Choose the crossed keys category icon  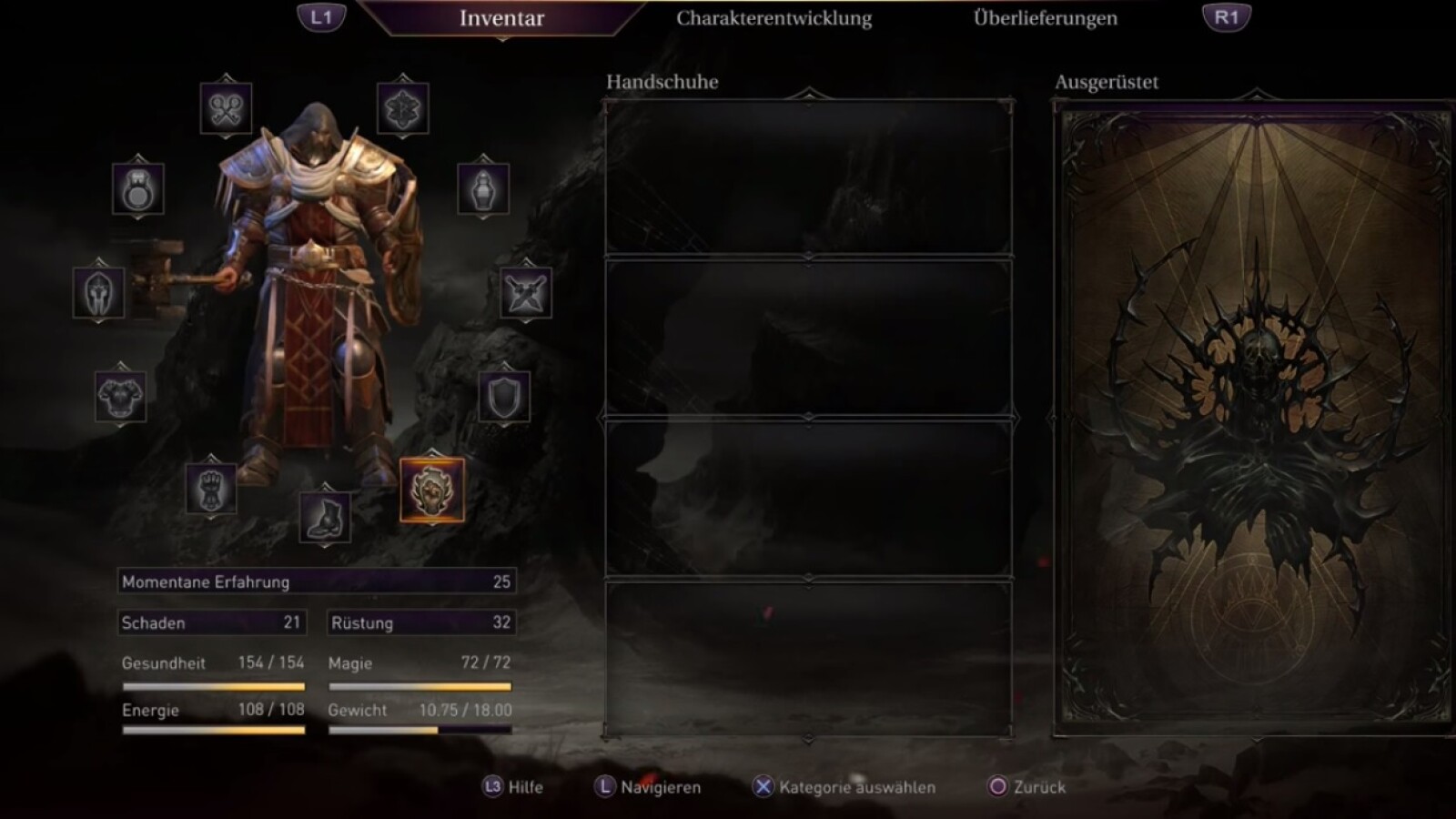(x=226, y=108)
